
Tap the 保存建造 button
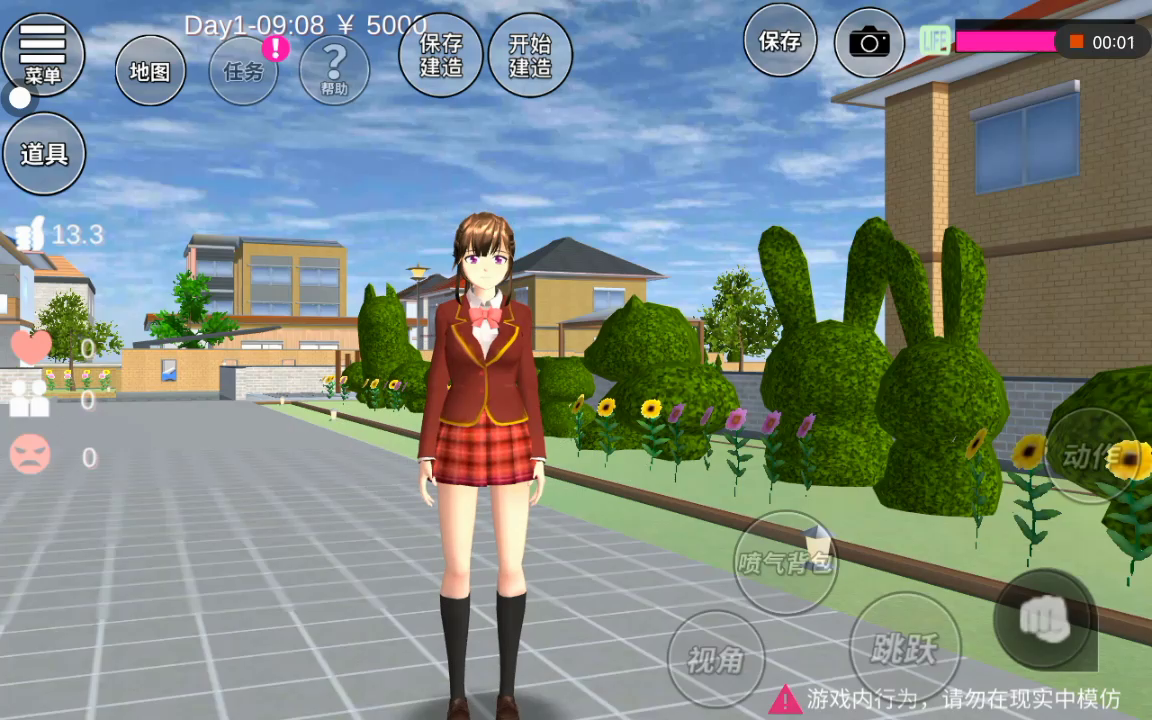point(441,55)
